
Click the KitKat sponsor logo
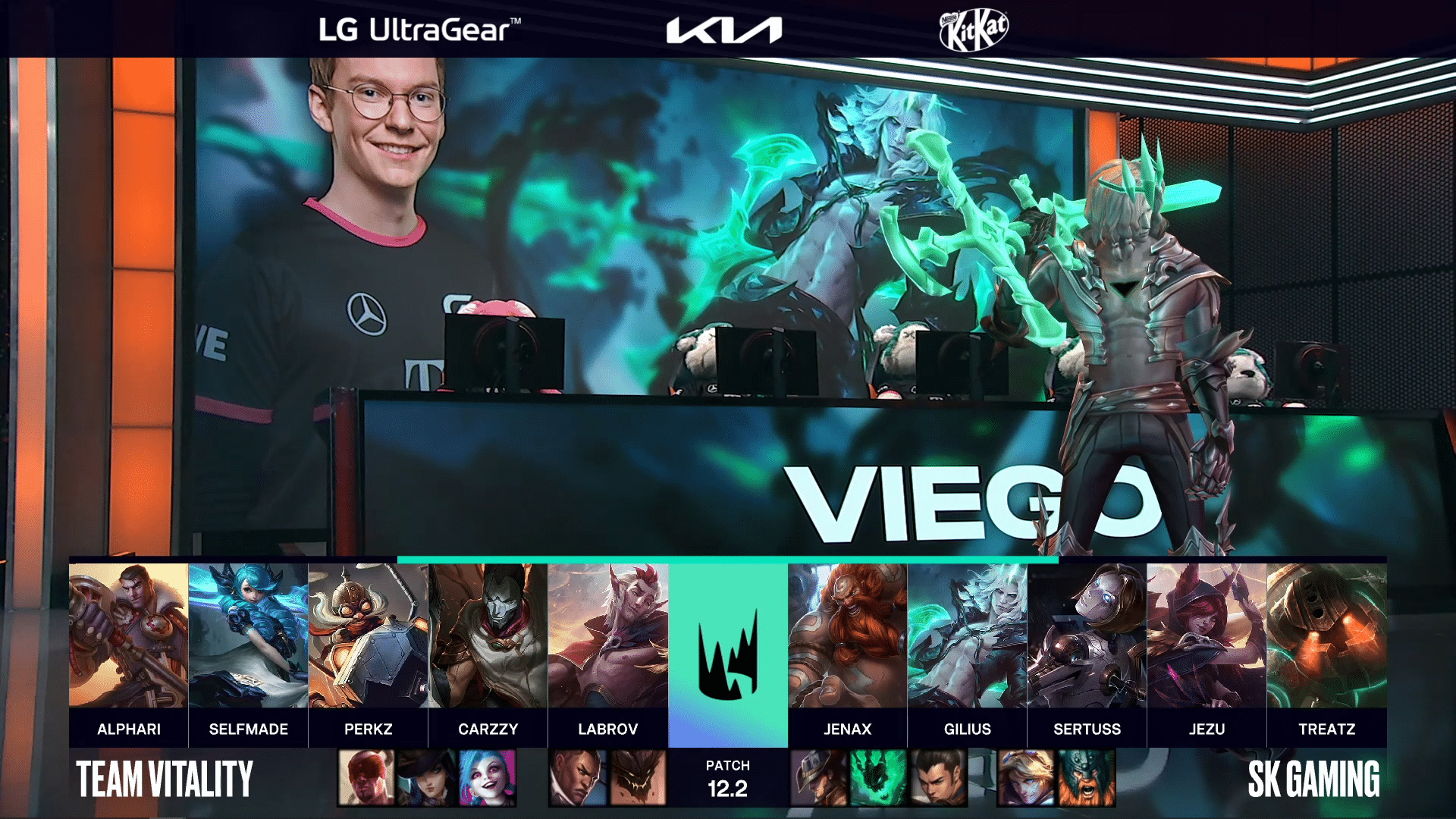[x=974, y=30]
